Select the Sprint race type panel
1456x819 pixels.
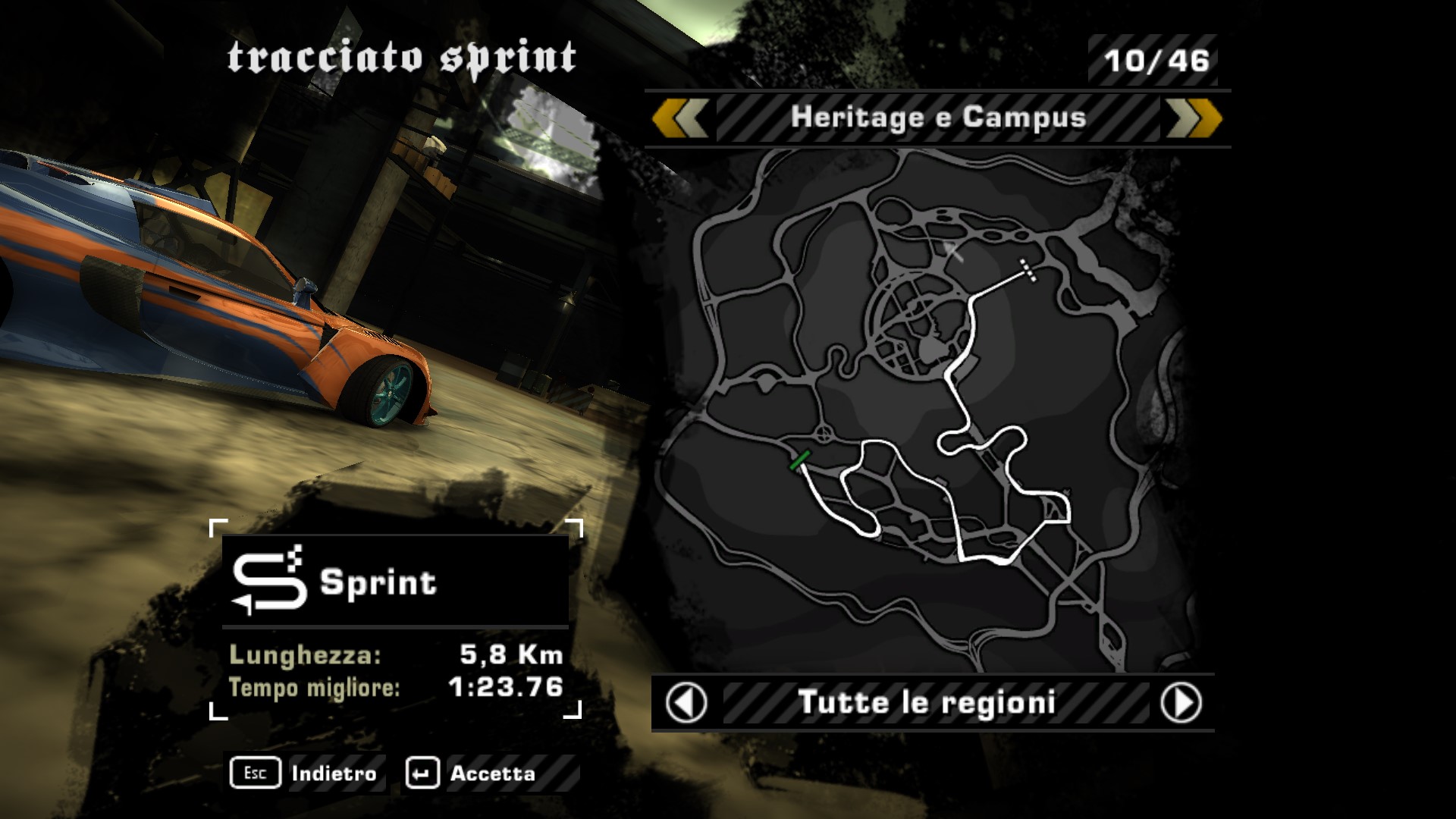point(395,582)
